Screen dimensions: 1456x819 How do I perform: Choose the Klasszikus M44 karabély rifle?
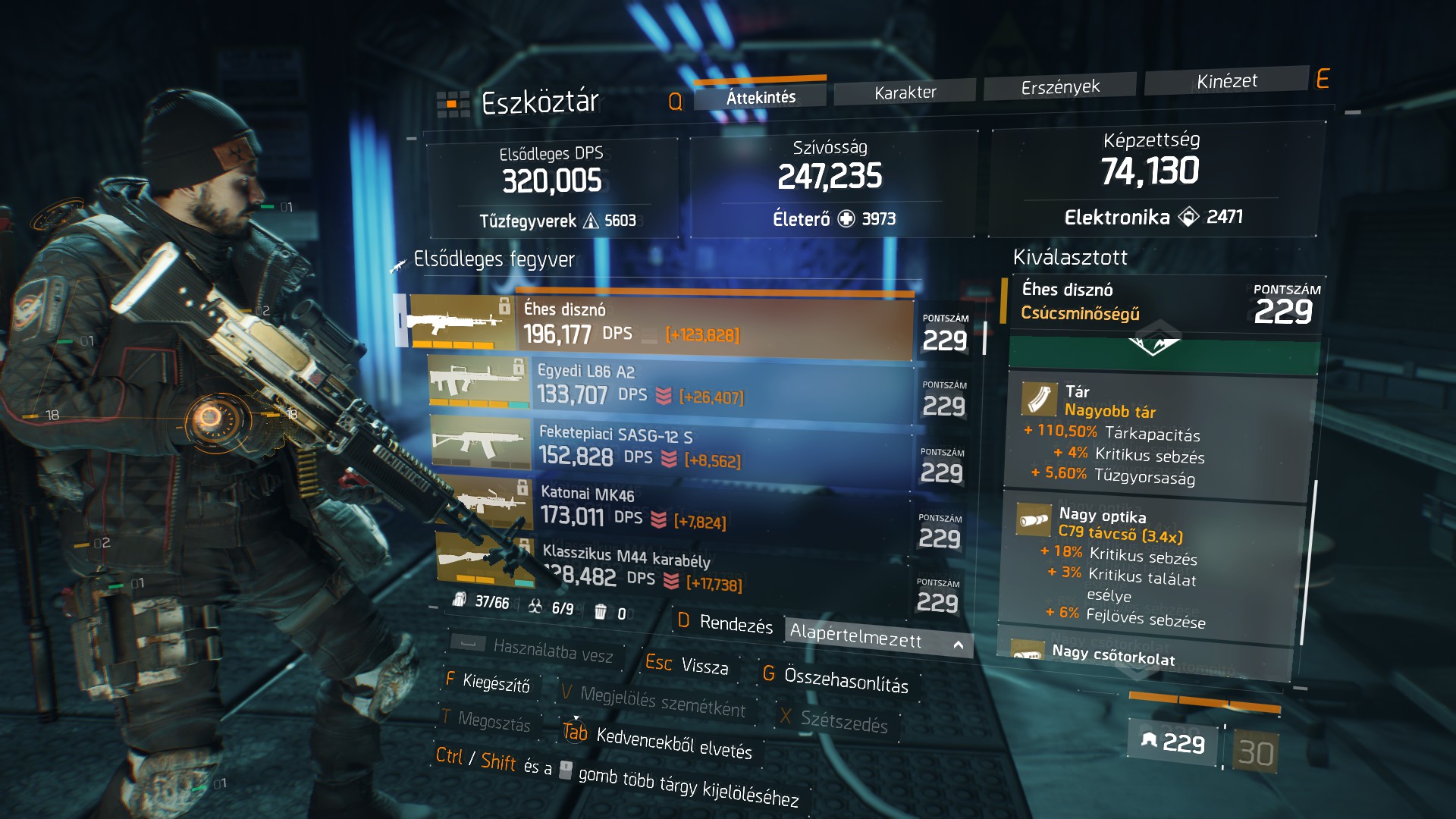point(720,570)
